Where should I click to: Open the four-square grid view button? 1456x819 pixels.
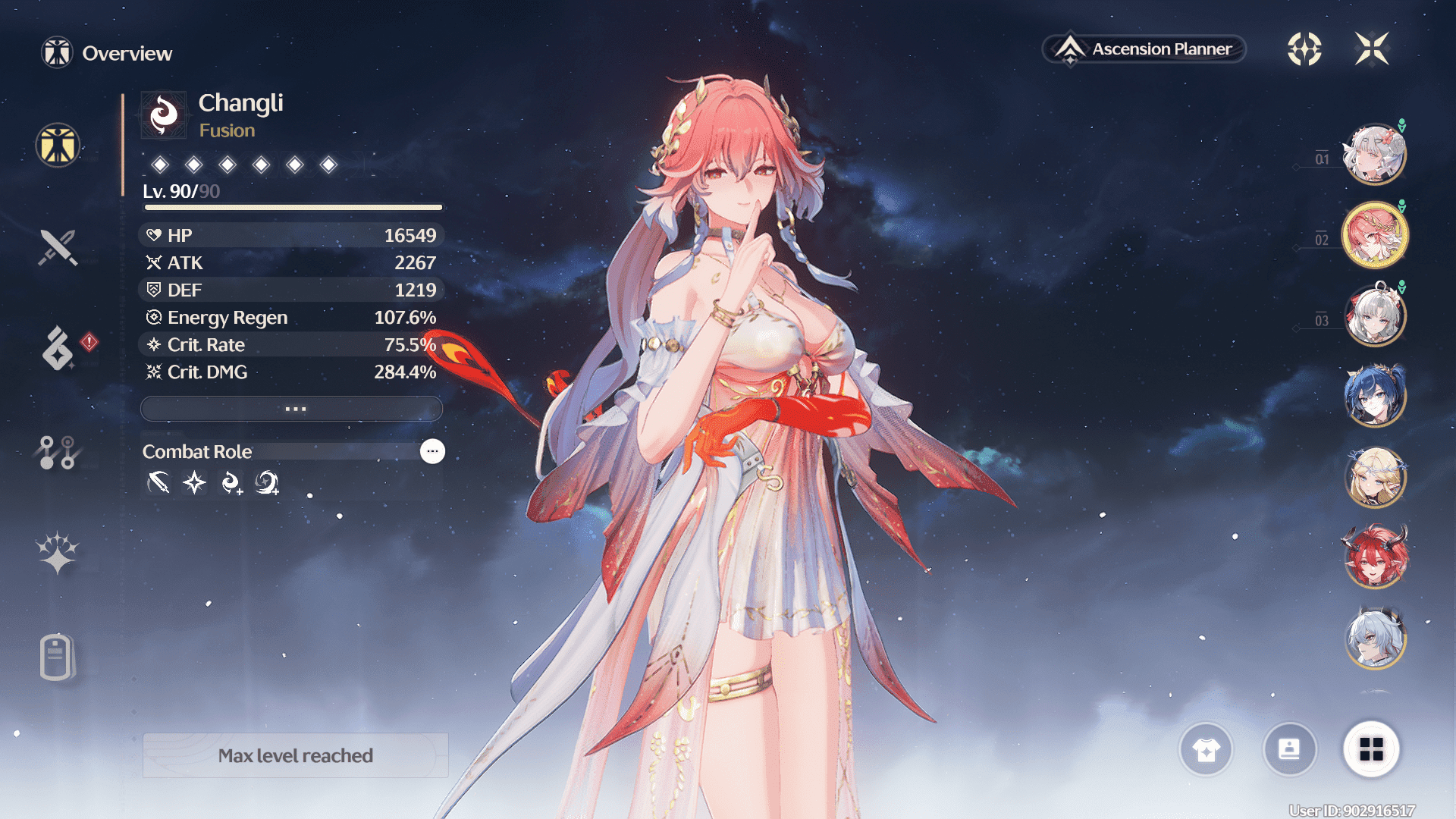[x=1371, y=749]
